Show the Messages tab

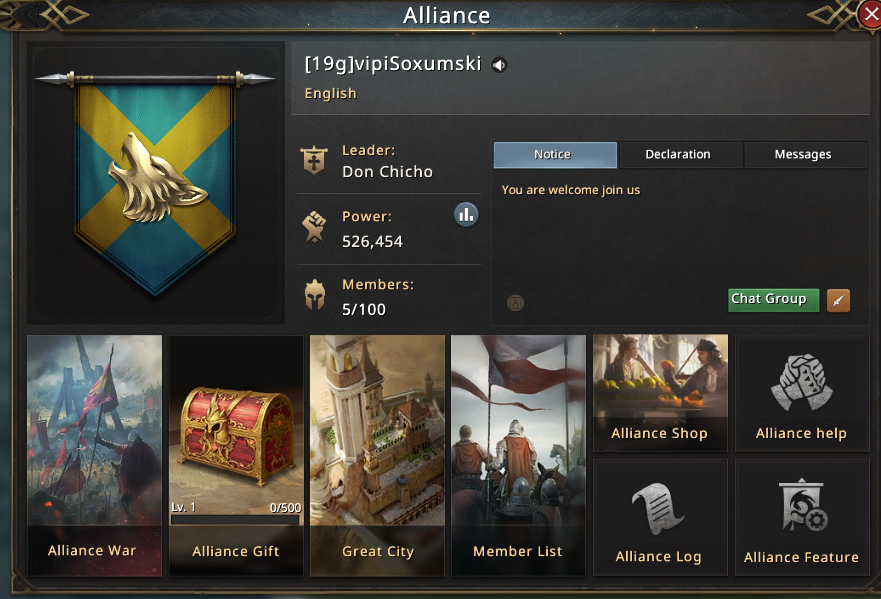(x=803, y=155)
